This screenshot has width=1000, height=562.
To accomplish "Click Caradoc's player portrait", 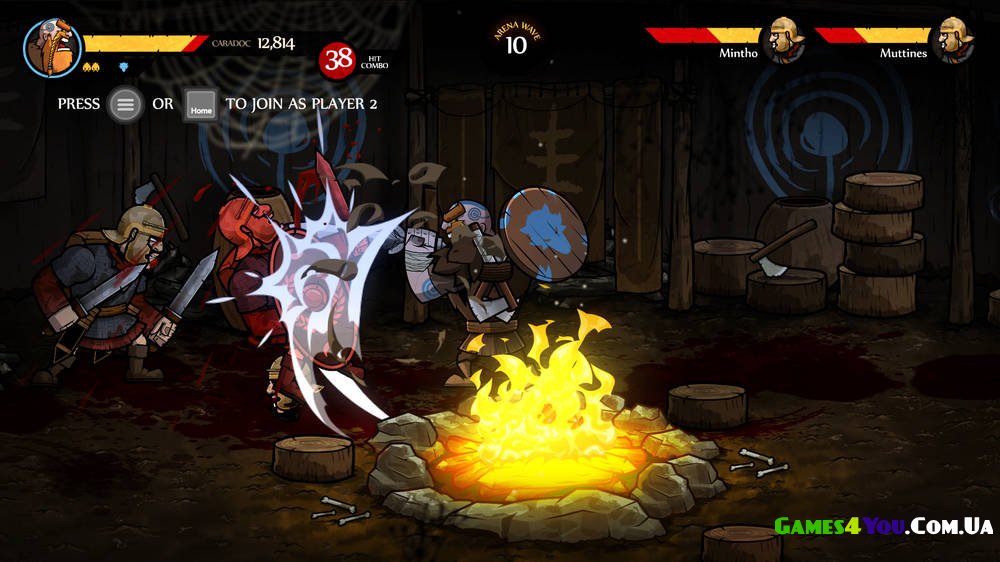I will coord(52,47).
